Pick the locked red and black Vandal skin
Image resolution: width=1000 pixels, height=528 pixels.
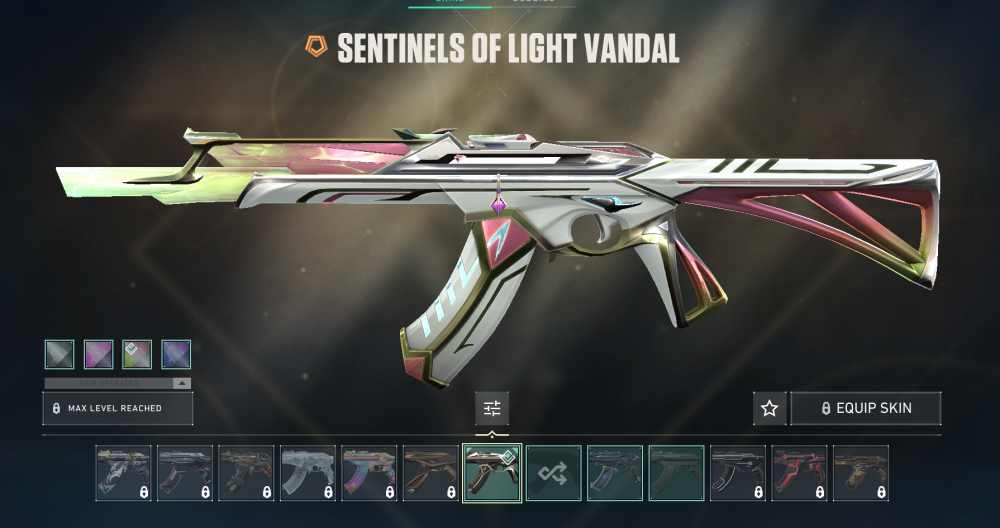[x=799, y=473]
